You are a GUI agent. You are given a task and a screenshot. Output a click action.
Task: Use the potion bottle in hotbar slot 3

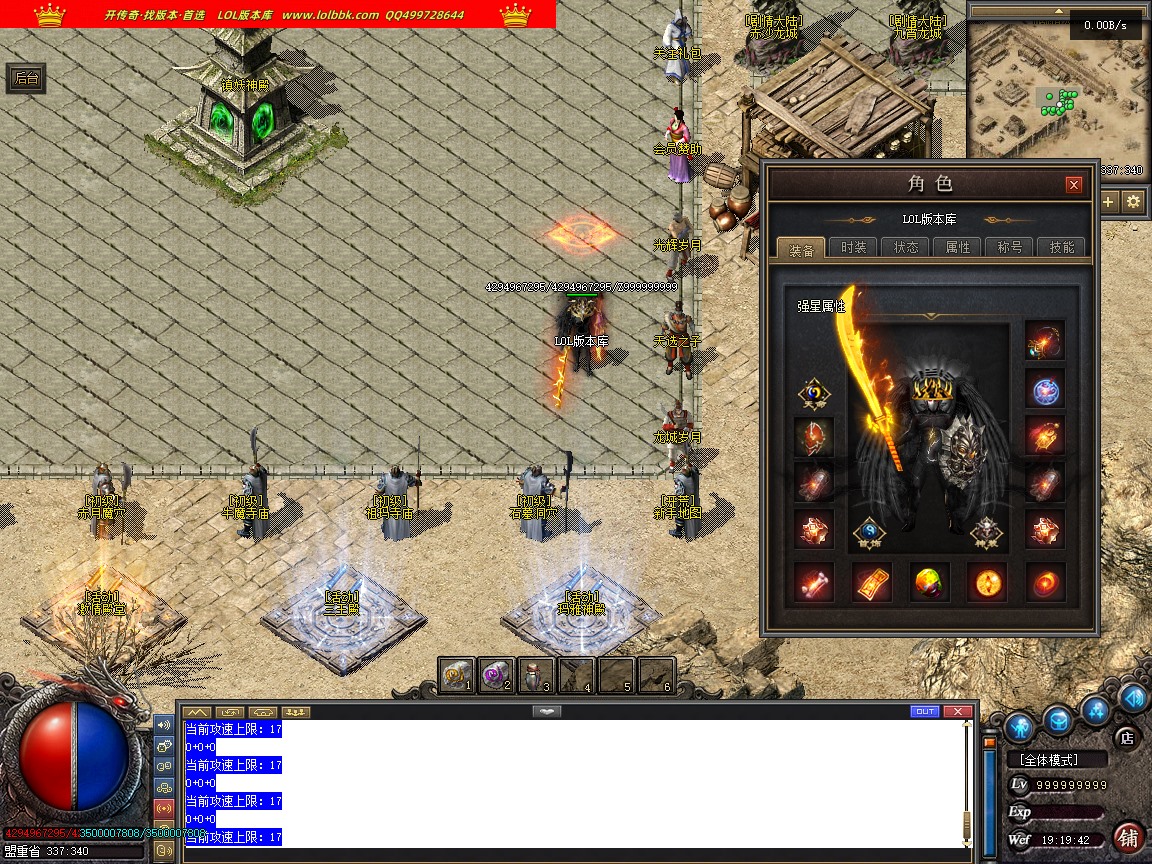(x=536, y=676)
